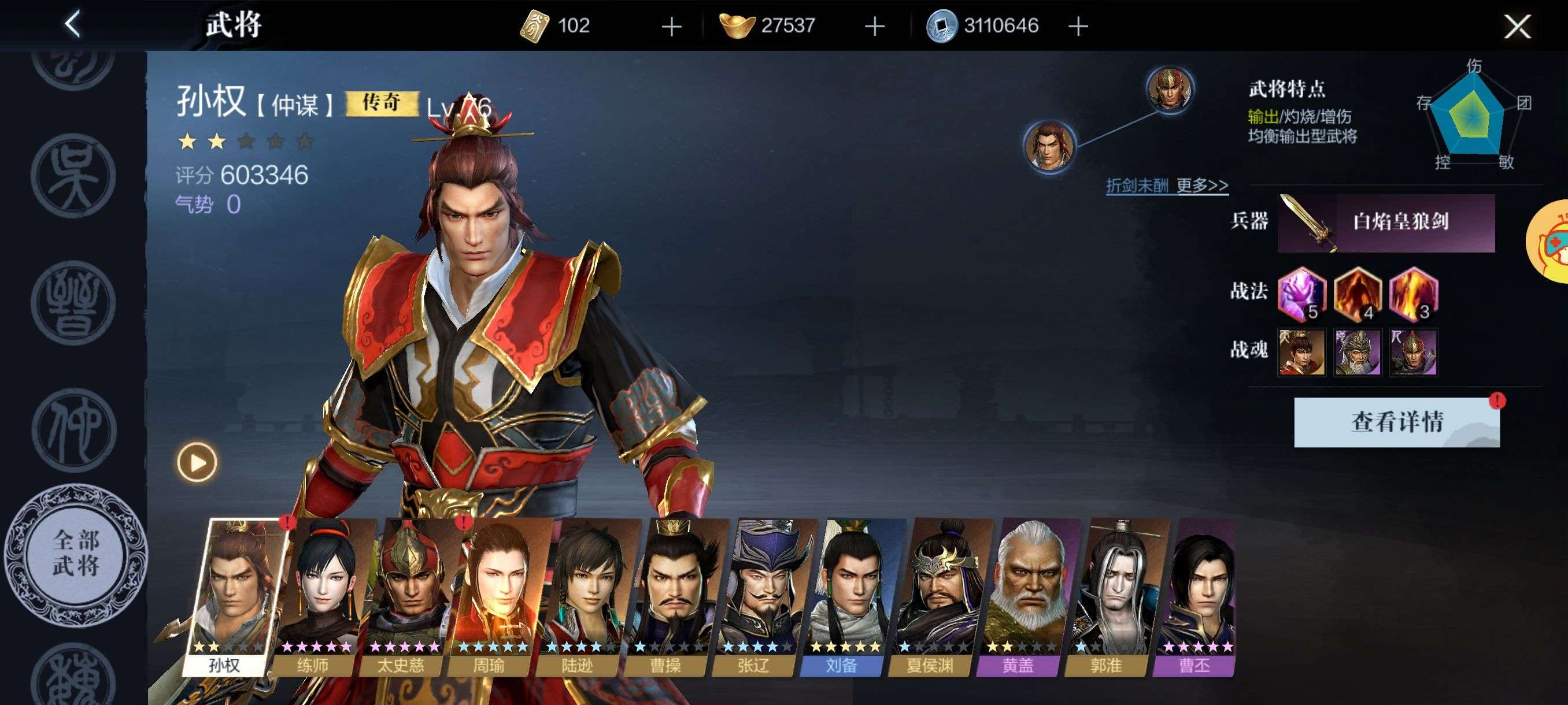Image resolution: width=1568 pixels, height=705 pixels.
Task: Select the 白焰皇狼剑 weapon slot
Action: [x=1386, y=222]
